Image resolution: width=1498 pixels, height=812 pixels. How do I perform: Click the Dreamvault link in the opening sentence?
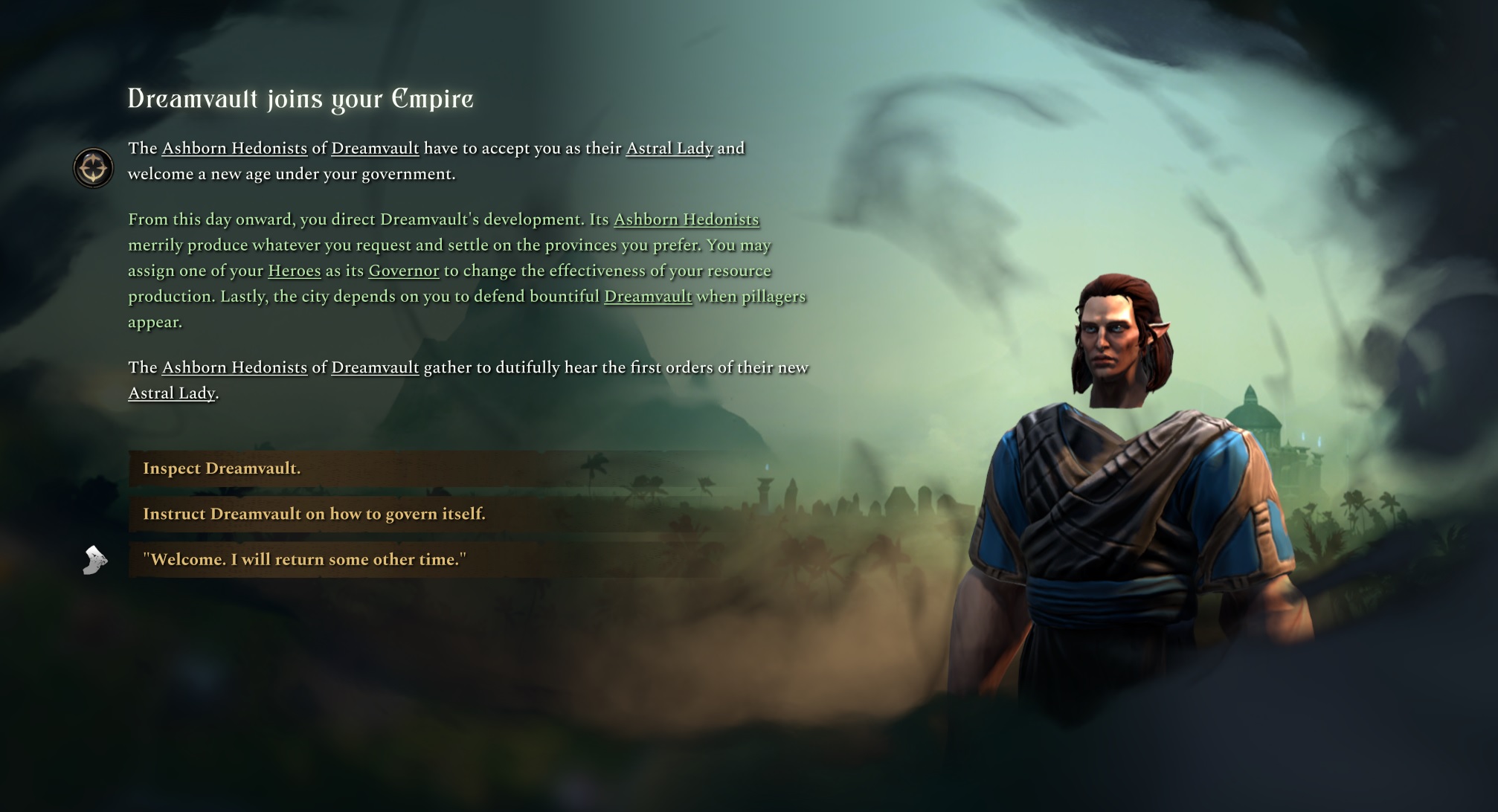point(375,148)
